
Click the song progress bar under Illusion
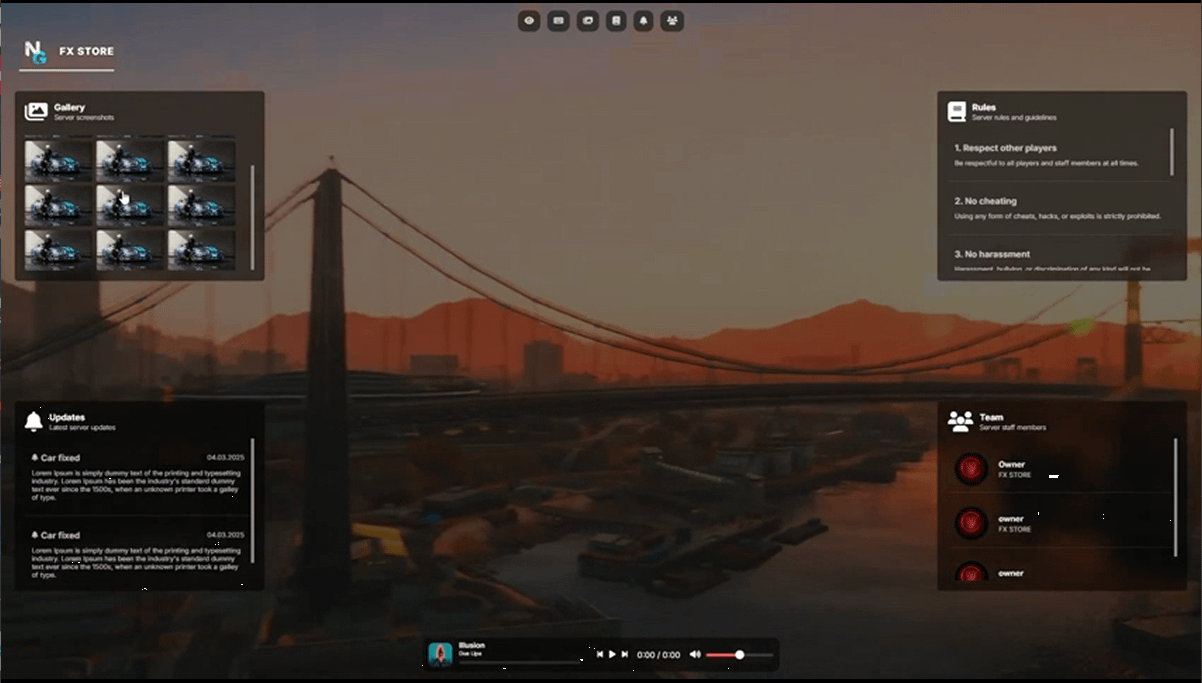(518, 662)
